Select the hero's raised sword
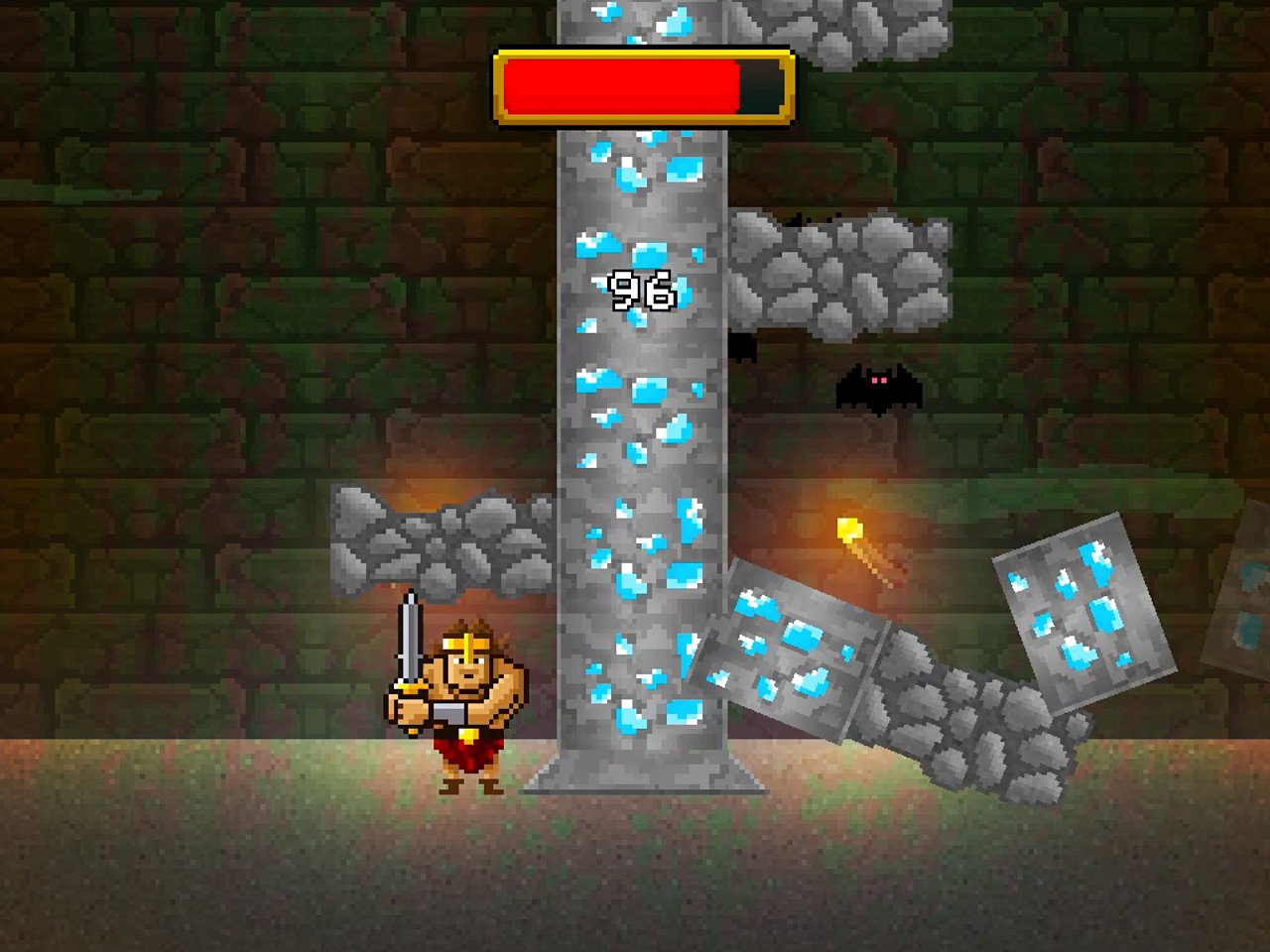The height and width of the screenshot is (952, 1270). pos(408,635)
